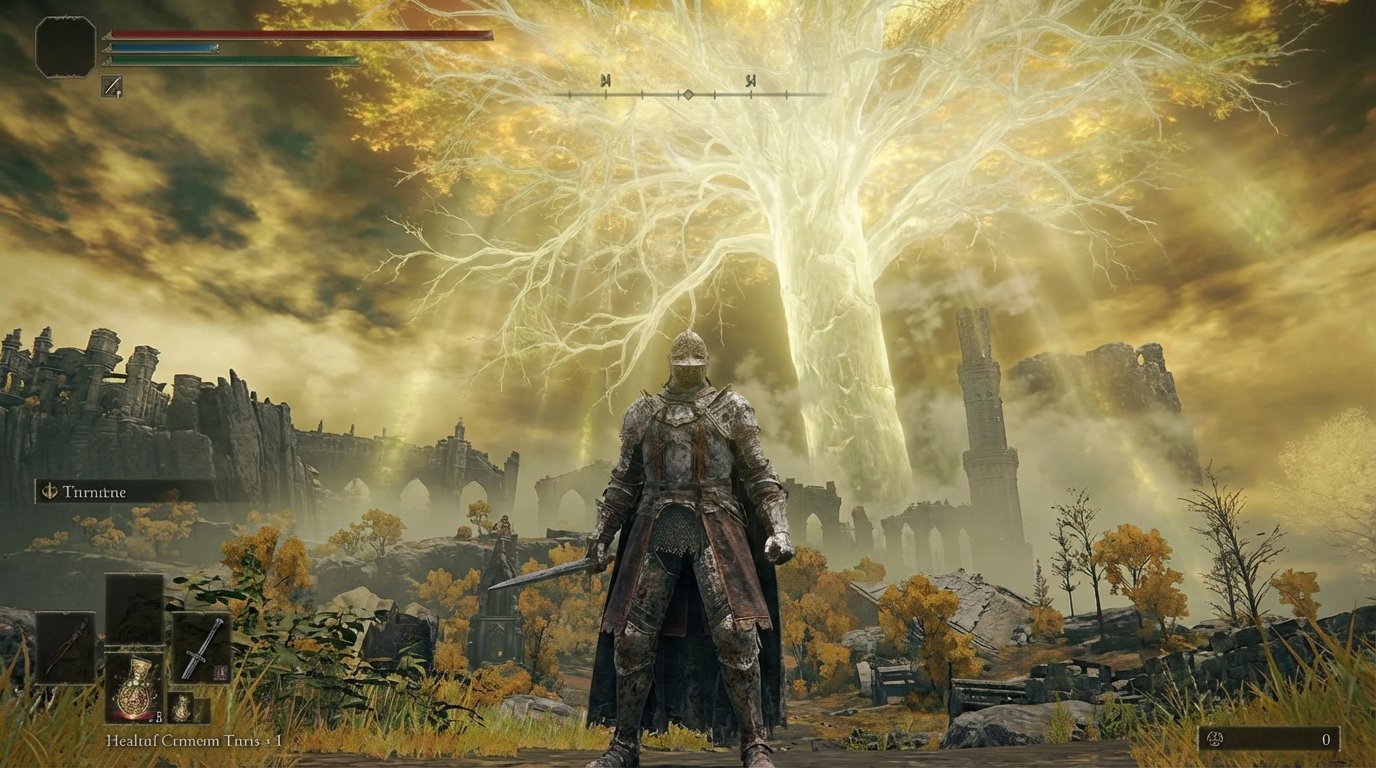Screen dimensions: 1376x768
Task: Expand the flask count indicator marked B
Action: [159, 717]
